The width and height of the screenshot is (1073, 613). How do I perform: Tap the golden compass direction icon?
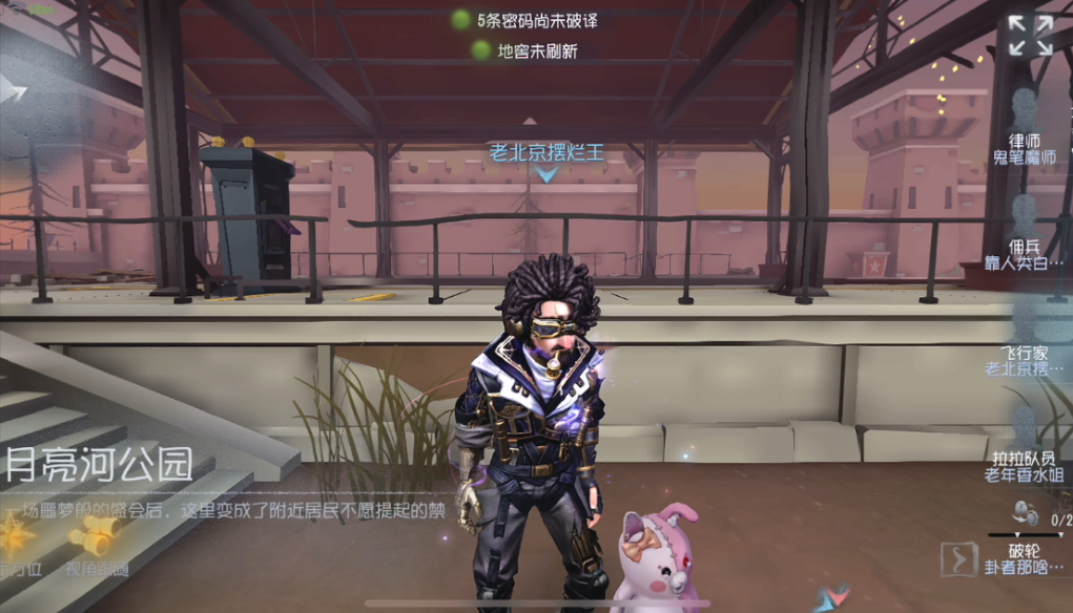coord(16,540)
